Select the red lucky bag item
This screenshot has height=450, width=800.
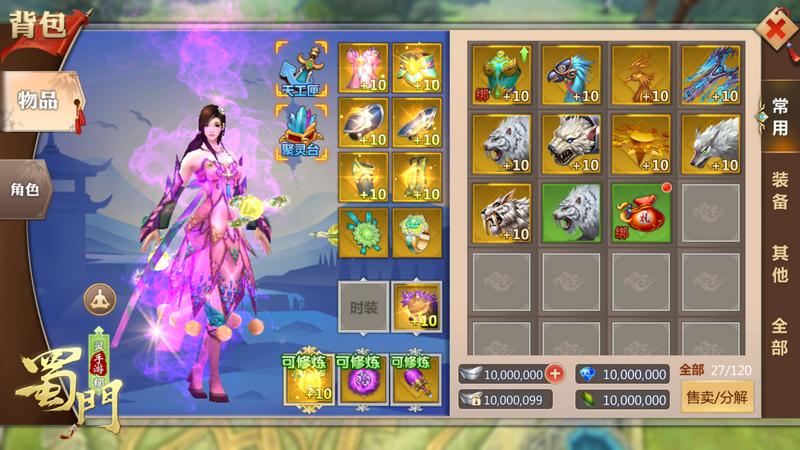click(x=640, y=212)
